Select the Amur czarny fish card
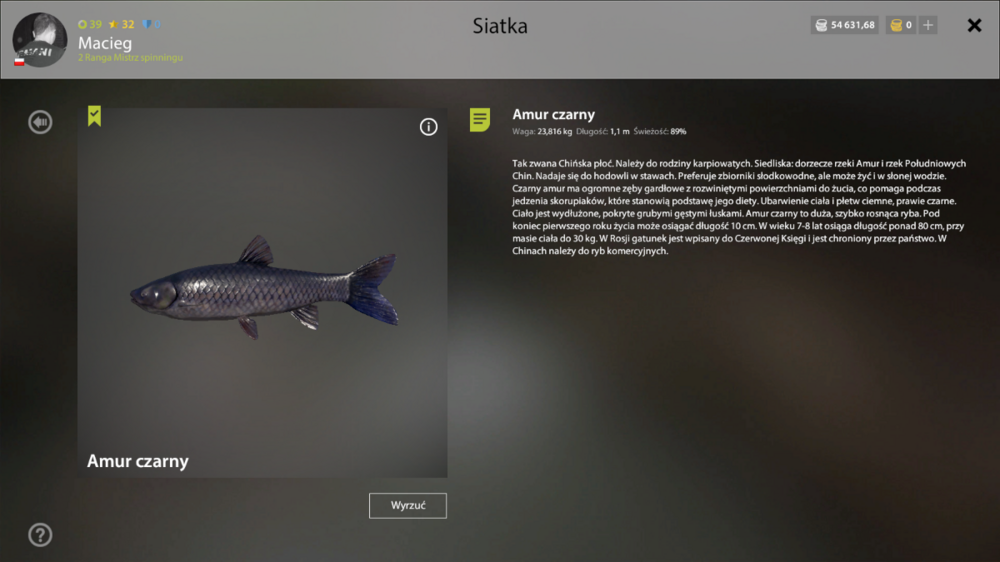Image resolution: width=1000 pixels, height=562 pixels. (x=262, y=292)
